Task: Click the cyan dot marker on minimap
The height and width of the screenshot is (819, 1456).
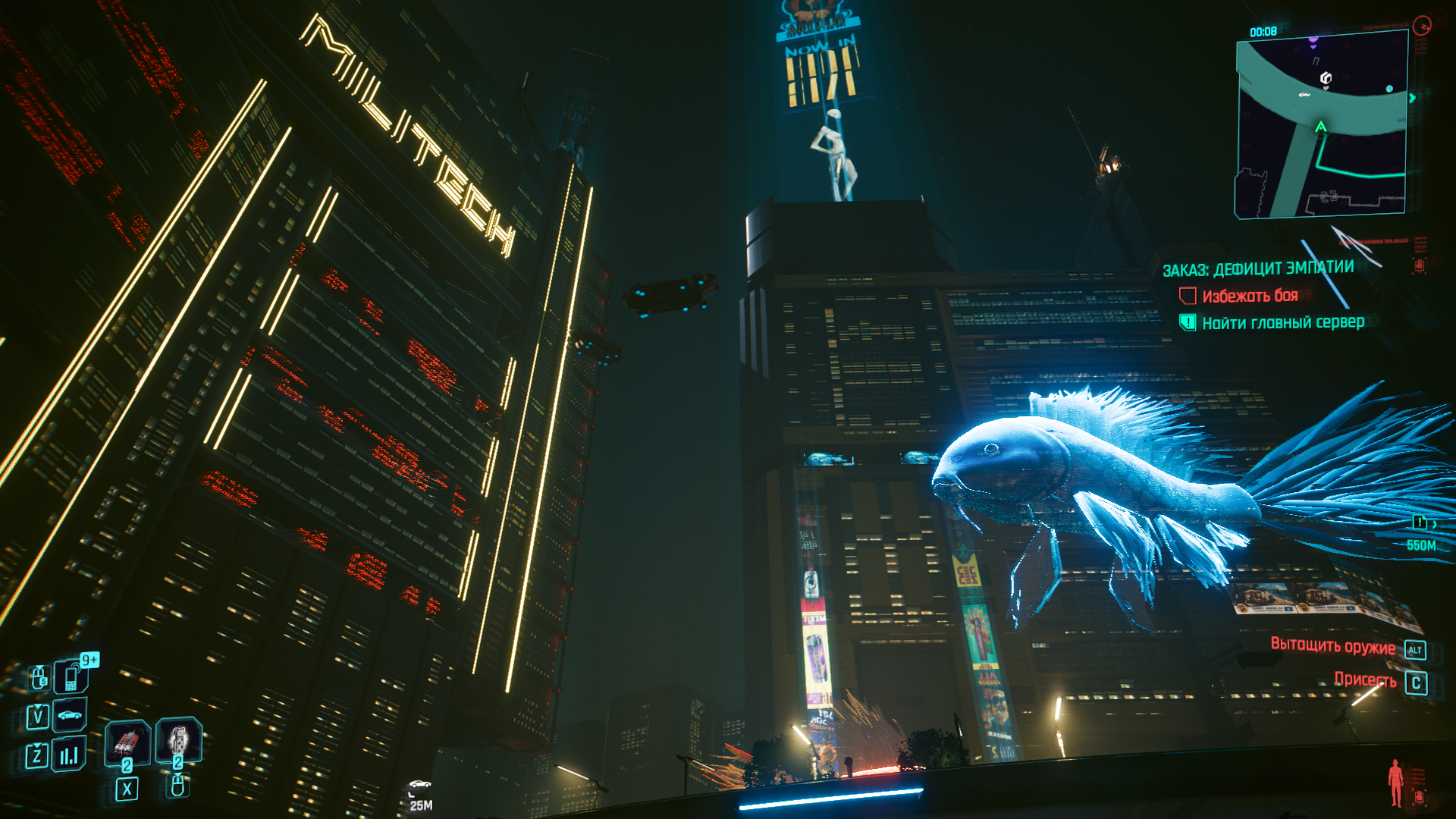Action: (1389, 89)
